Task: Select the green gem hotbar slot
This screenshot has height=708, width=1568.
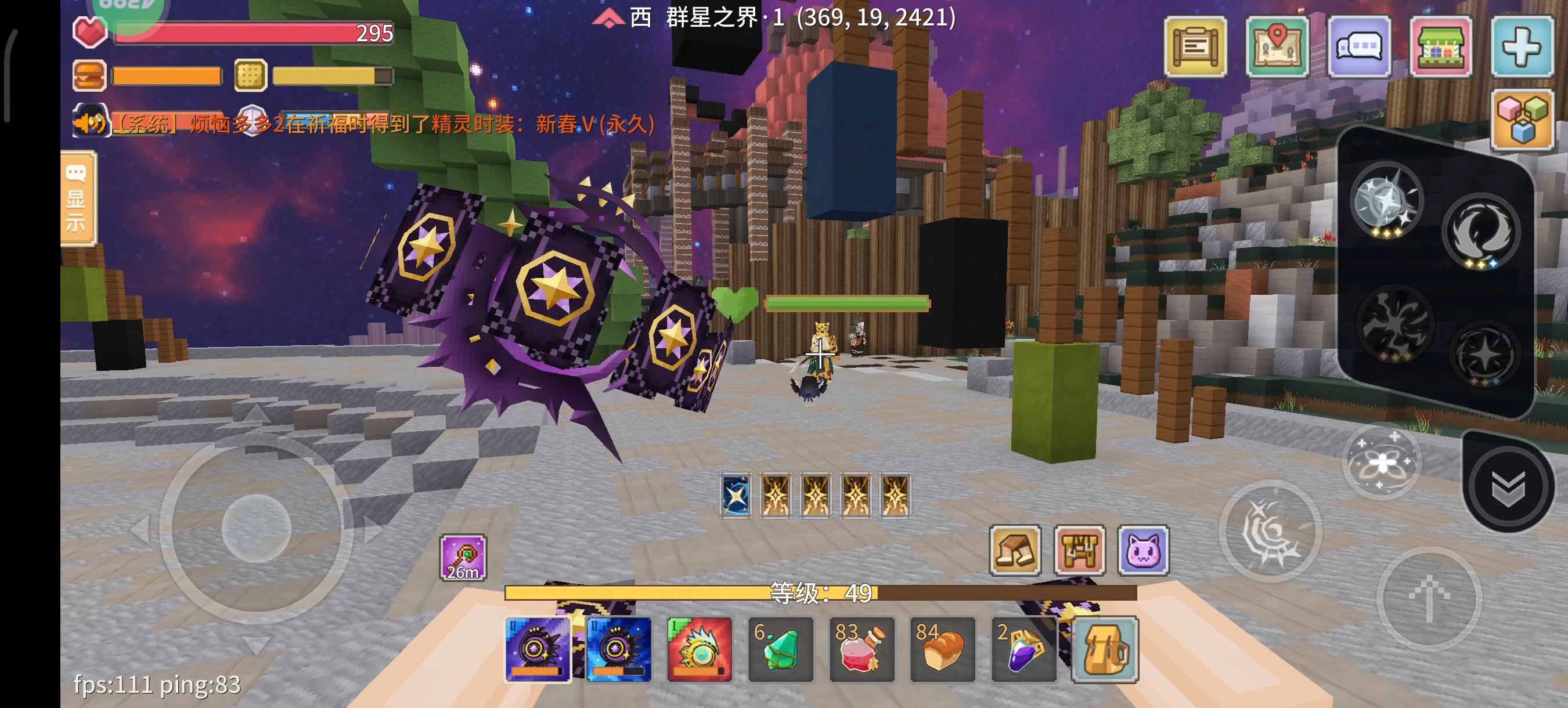Action: (x=780, y=649)
